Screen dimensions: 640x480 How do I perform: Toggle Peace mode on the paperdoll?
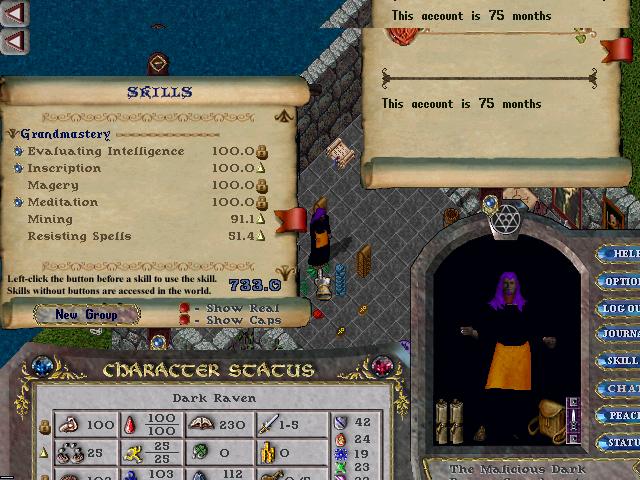tap(622, 416)
